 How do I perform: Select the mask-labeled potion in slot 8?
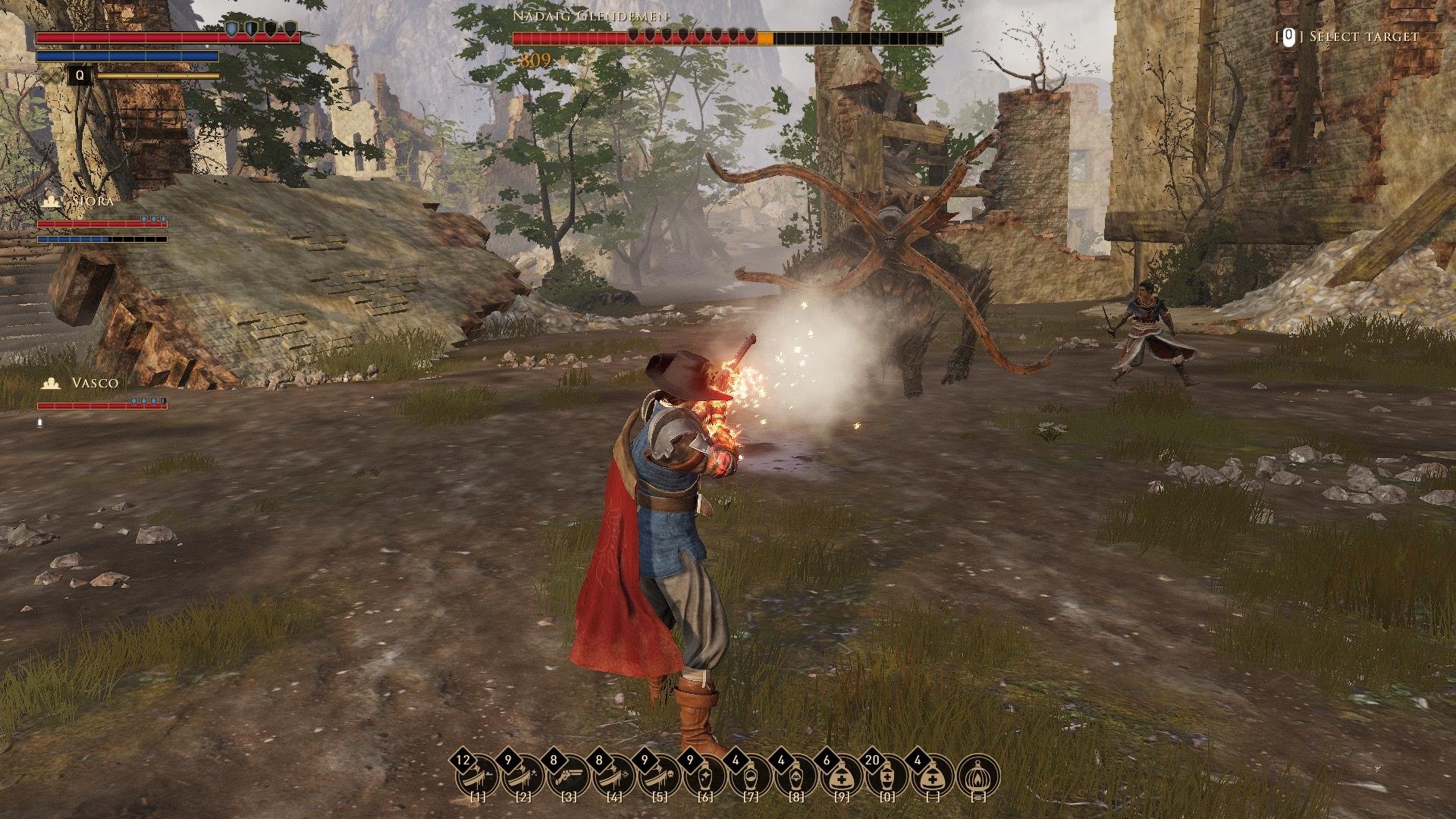796,776
